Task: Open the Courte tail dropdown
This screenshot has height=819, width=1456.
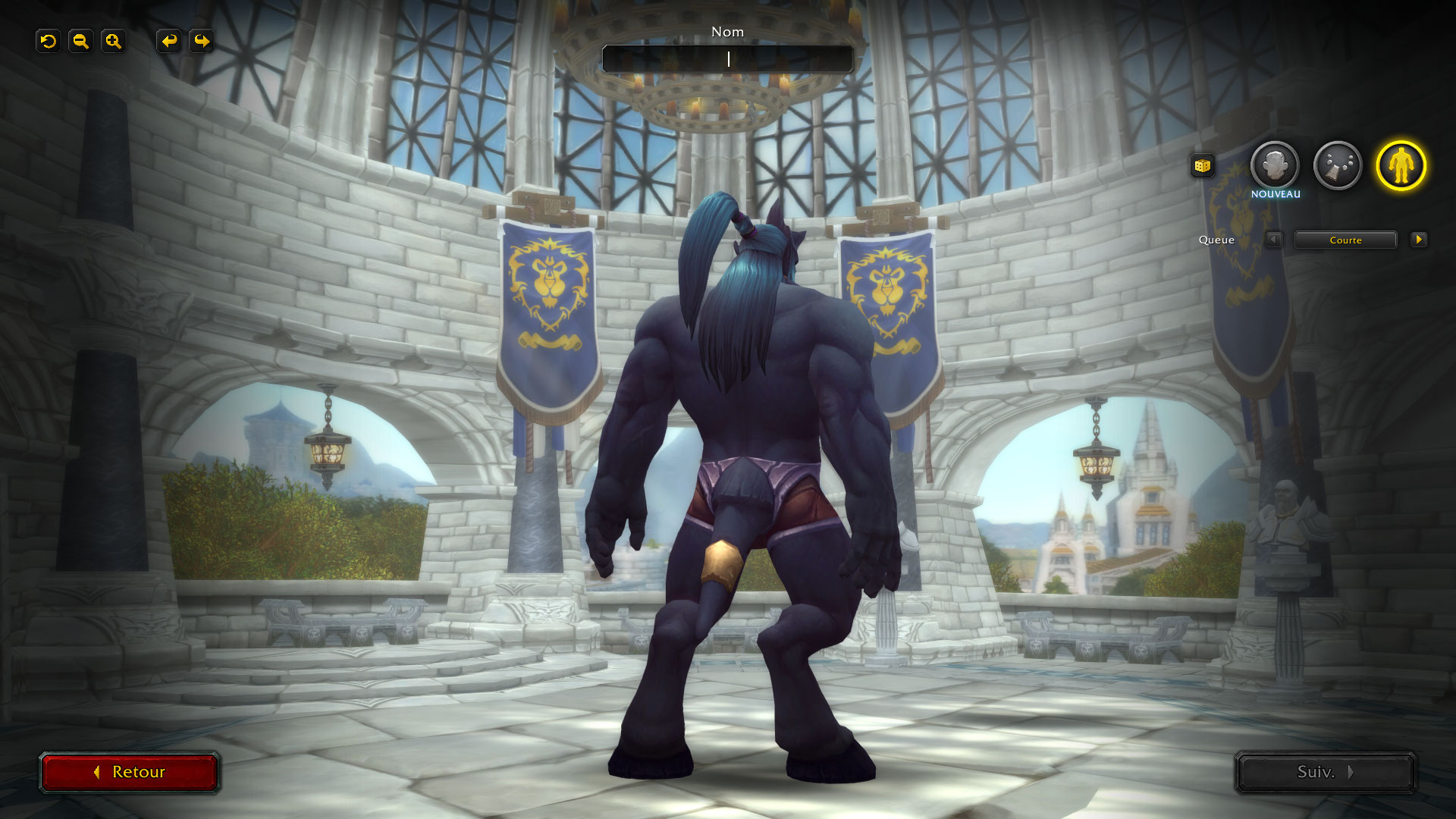Action: coord(1345,240)
